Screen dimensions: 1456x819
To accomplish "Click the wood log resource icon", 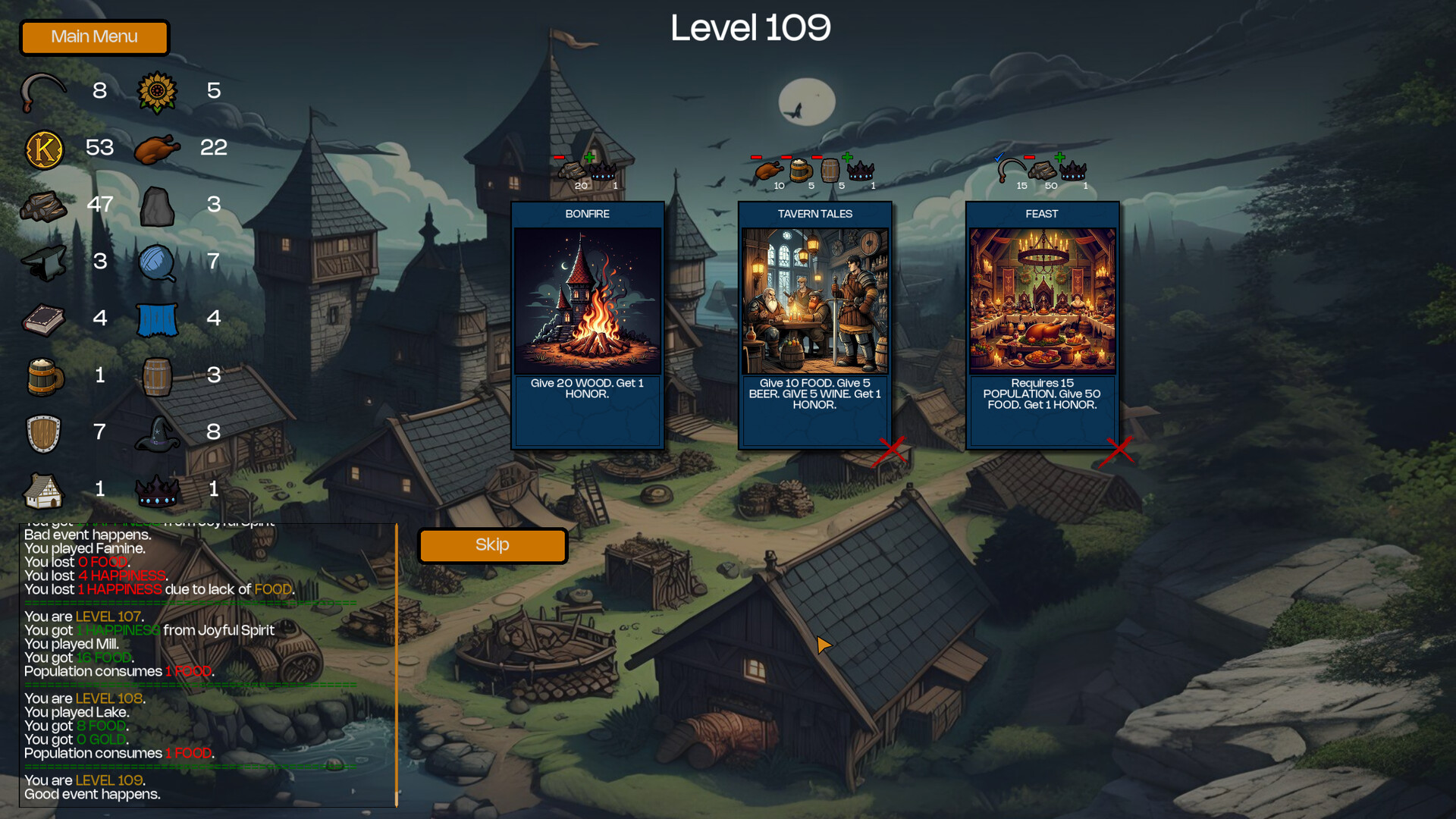I will (43, 205).
